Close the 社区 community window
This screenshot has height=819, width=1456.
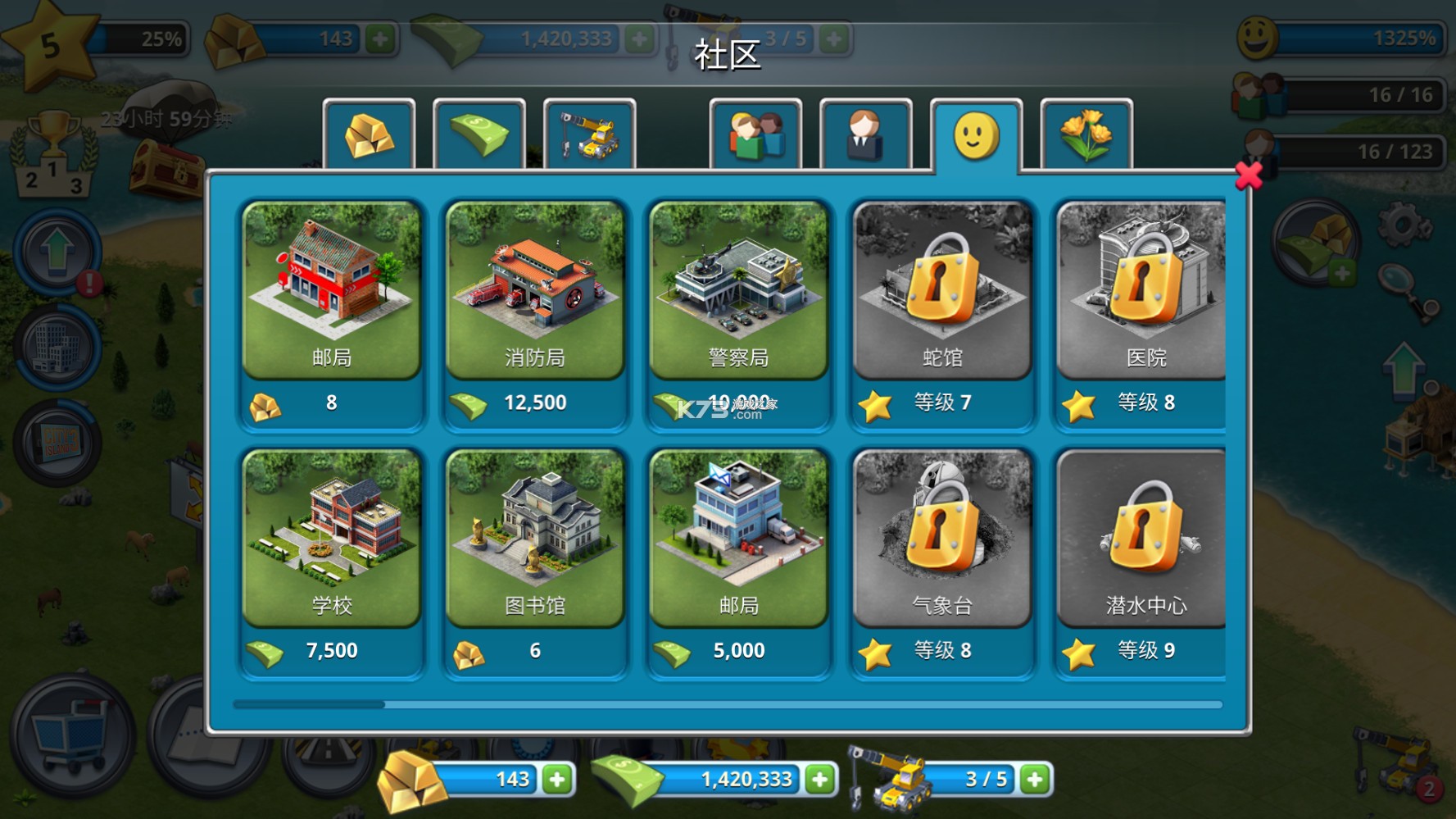point(1249,176)
